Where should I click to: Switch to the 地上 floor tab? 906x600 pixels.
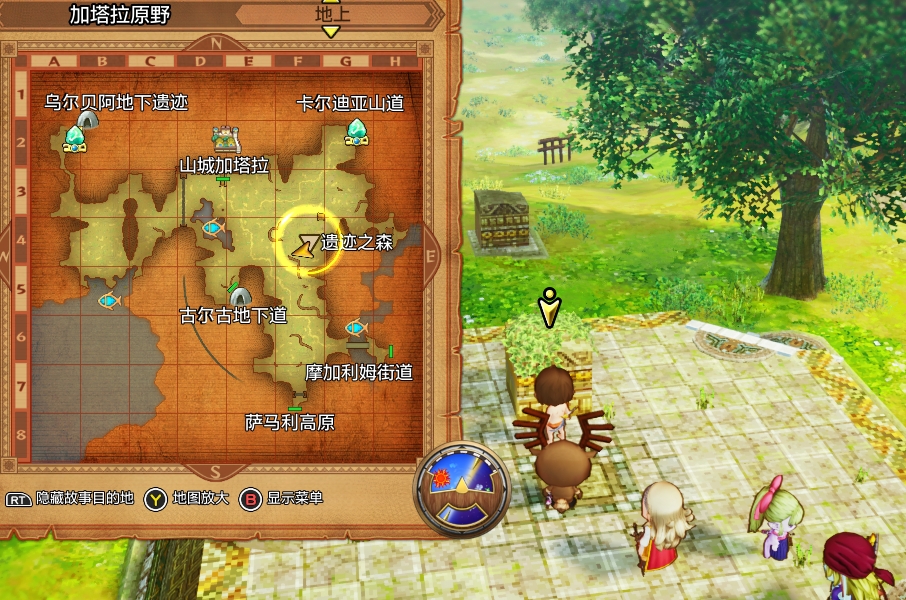point(332,15)
